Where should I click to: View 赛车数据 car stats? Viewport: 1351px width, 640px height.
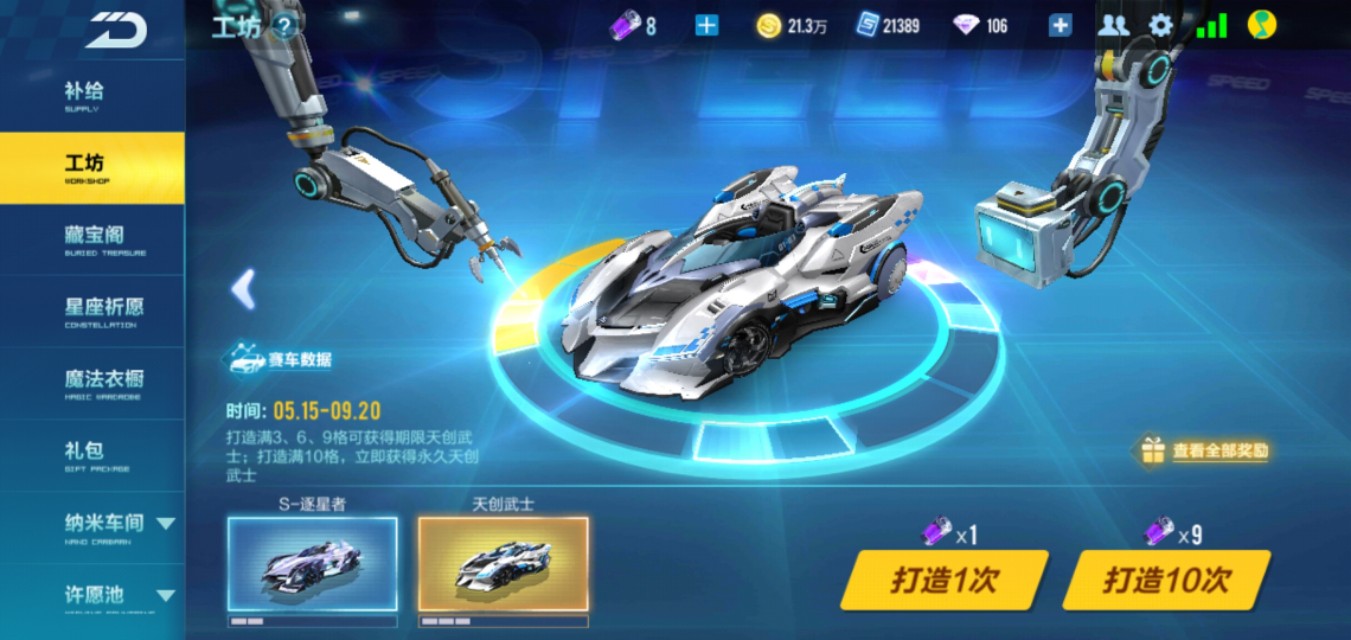click(282, 360)
